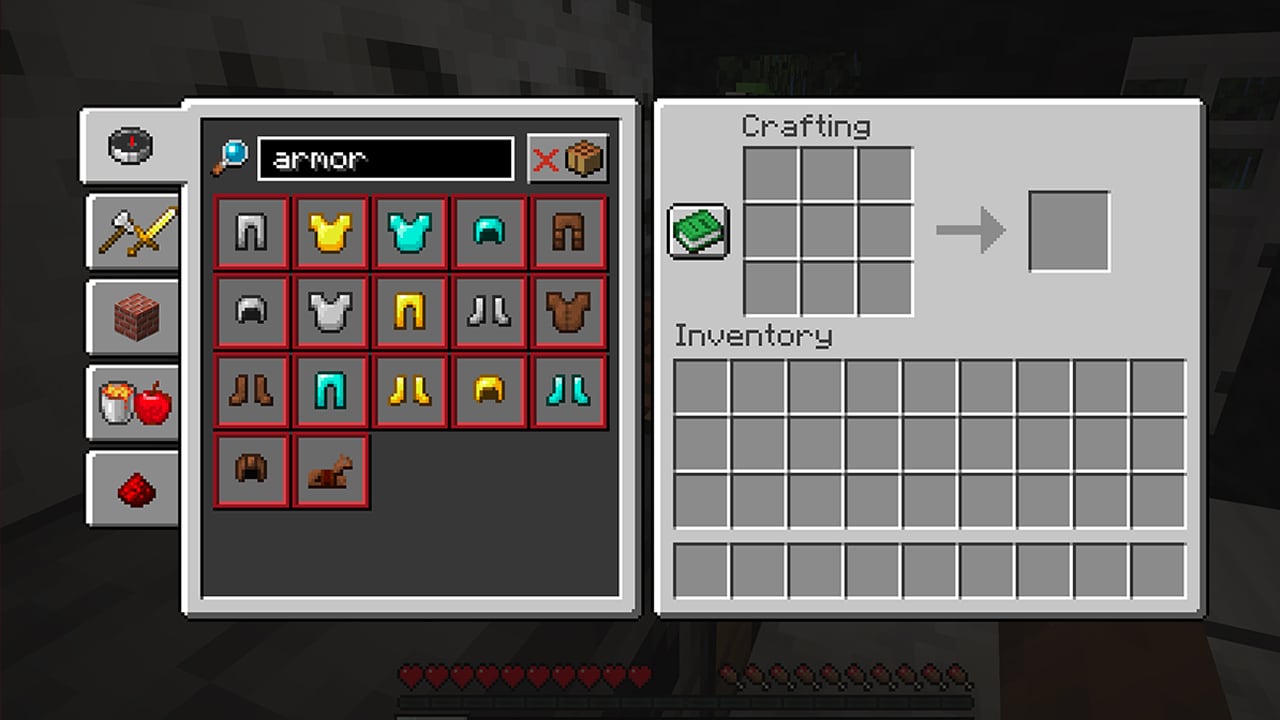The image size is (1280, 720).
Task: Open the tools and weapons tab
Action: coord(134,232)
